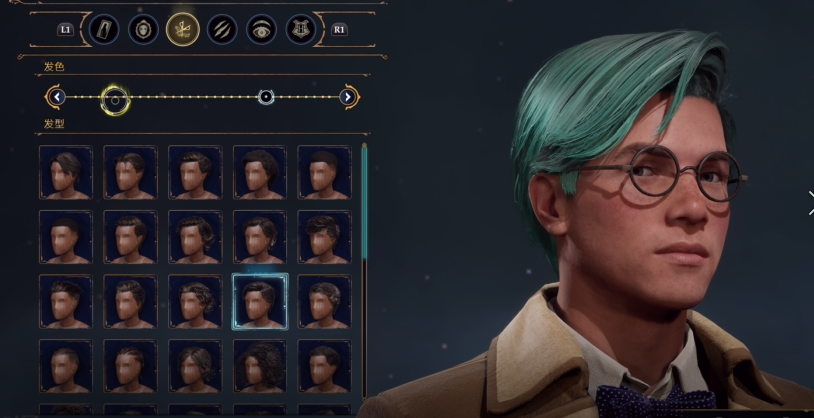This screenshot has width=814, height=418.
Task: Open the Hogwarts crest tab
Action: click(300, 29)
